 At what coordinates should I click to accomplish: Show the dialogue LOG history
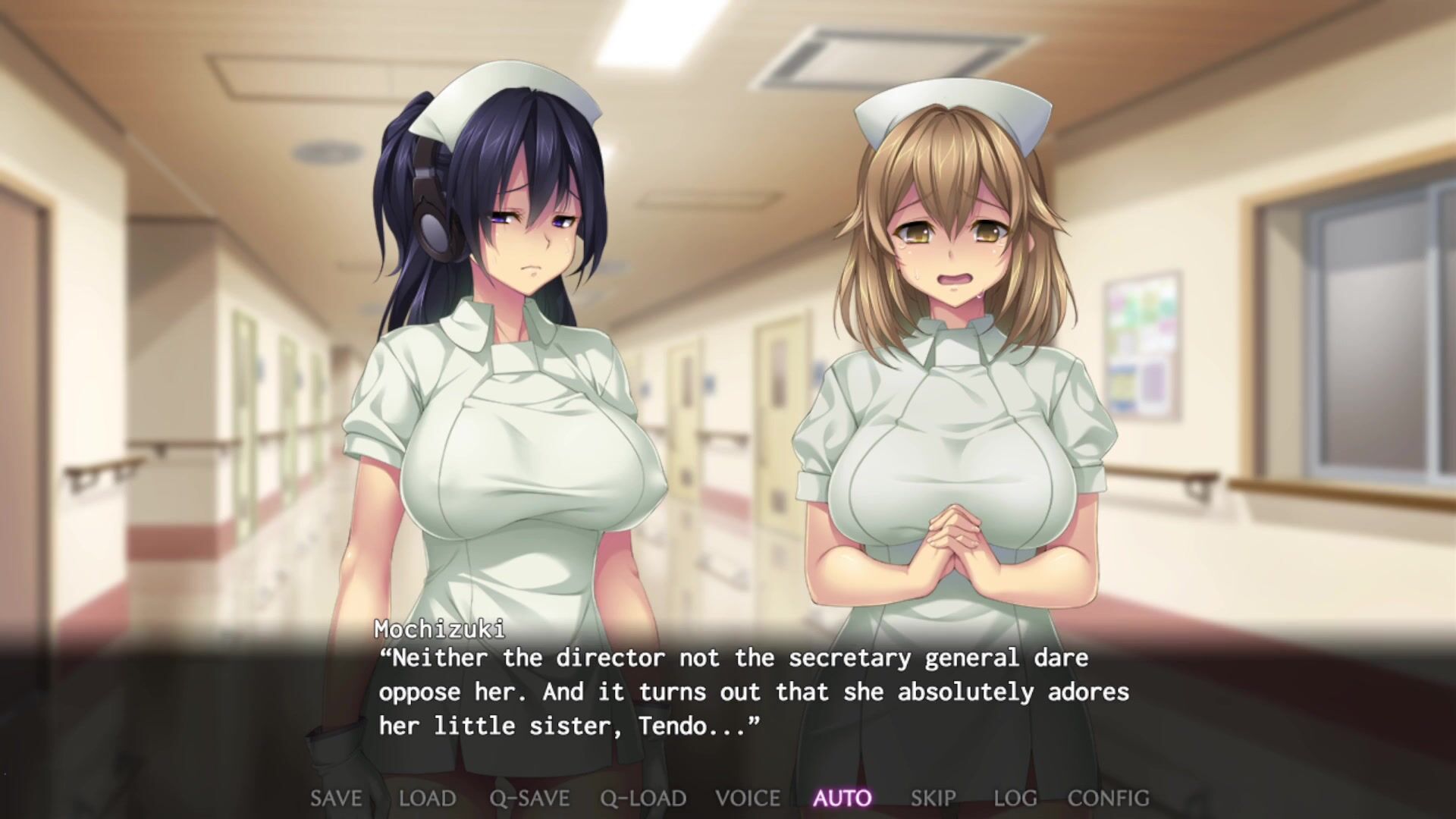pos(1015,799)
